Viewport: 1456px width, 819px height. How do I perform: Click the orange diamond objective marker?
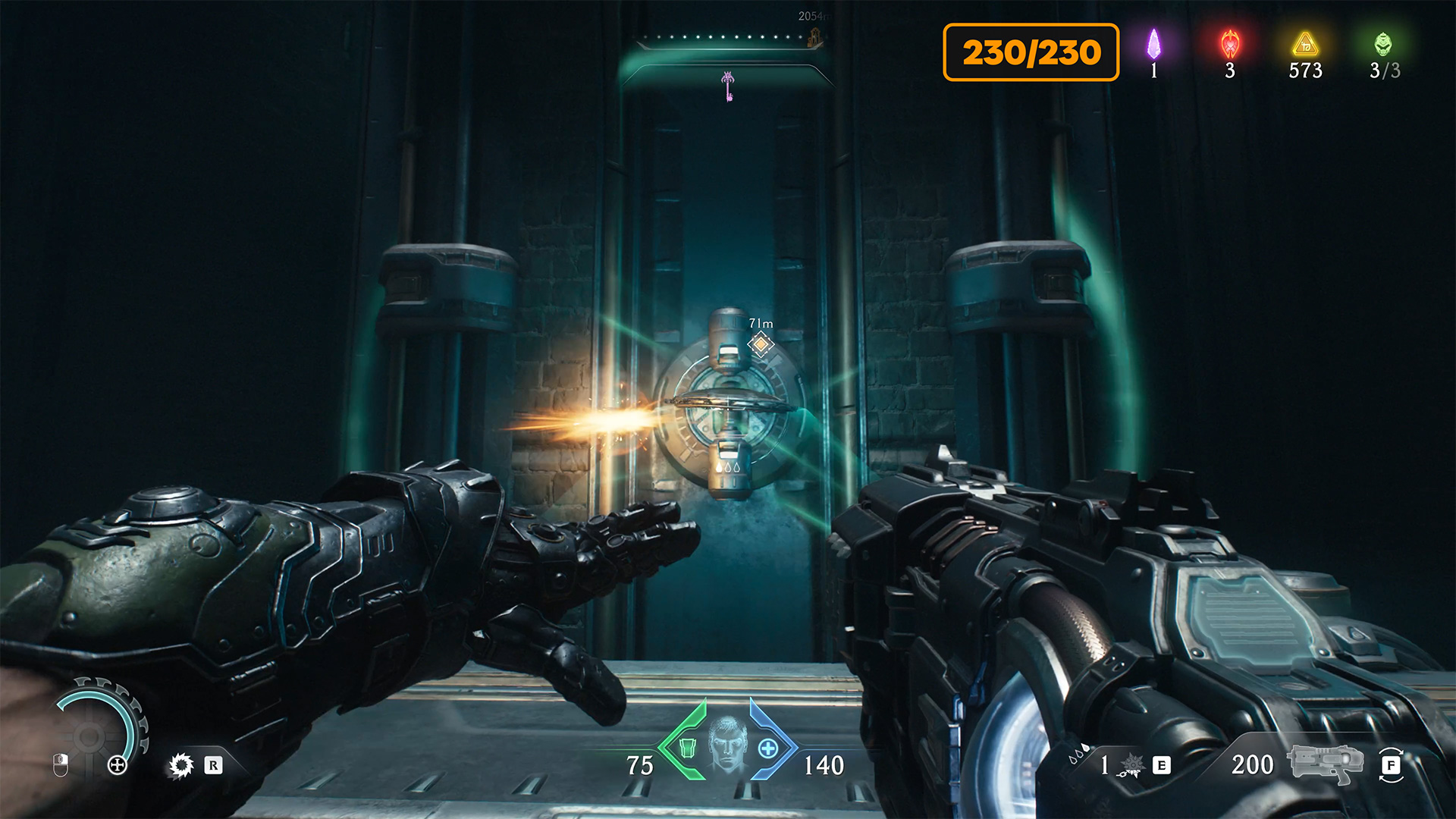pyautogui.click(x=761, y=344)
